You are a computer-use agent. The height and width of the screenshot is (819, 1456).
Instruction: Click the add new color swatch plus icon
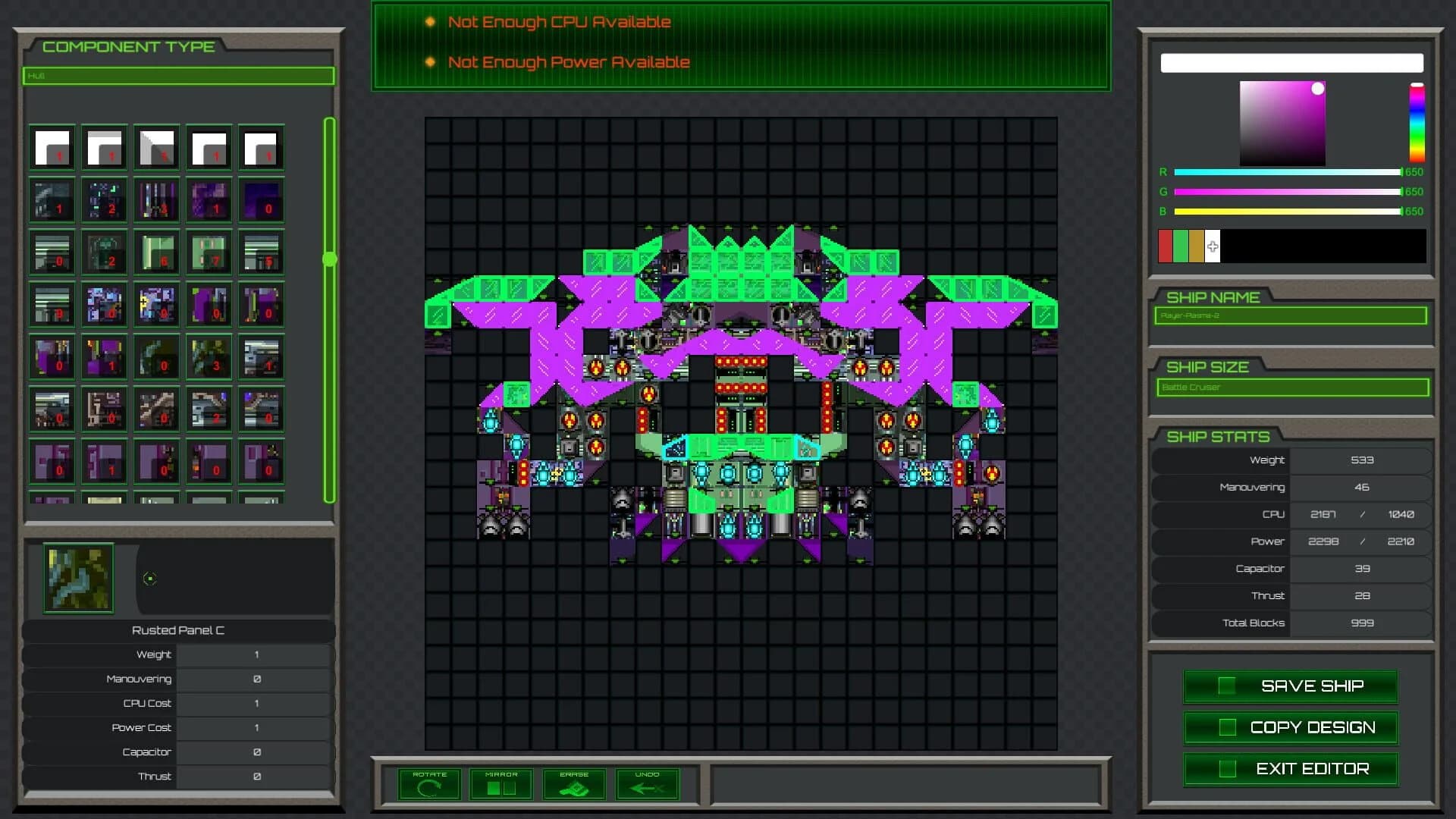(x=1213, y=246)
